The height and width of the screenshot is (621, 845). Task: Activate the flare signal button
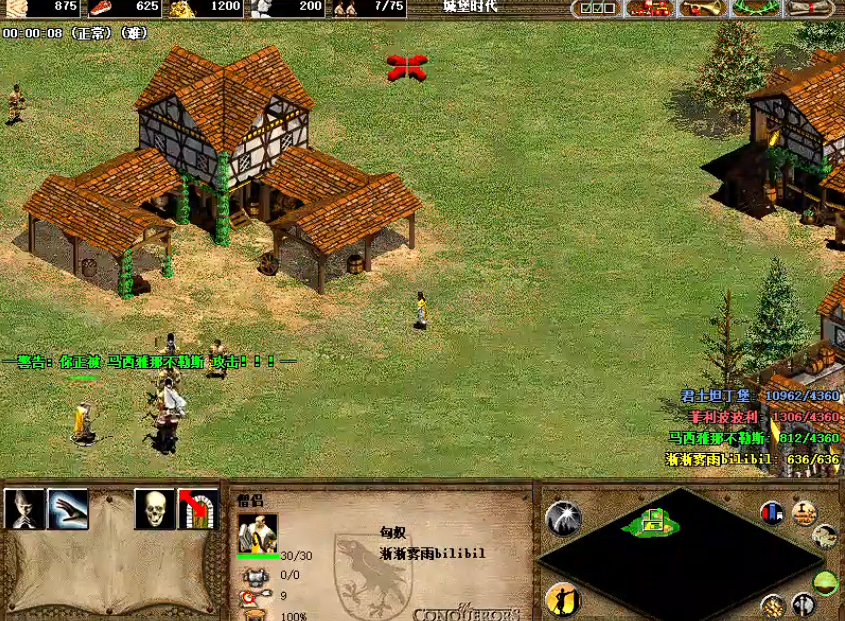(x=563, y=518)
